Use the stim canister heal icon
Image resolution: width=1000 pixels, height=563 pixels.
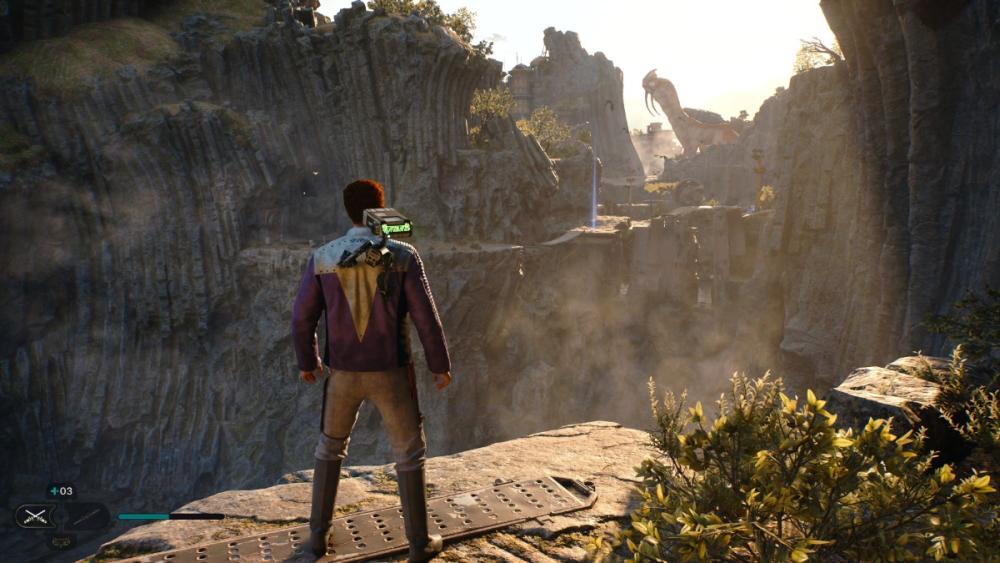tap(60, 491)
